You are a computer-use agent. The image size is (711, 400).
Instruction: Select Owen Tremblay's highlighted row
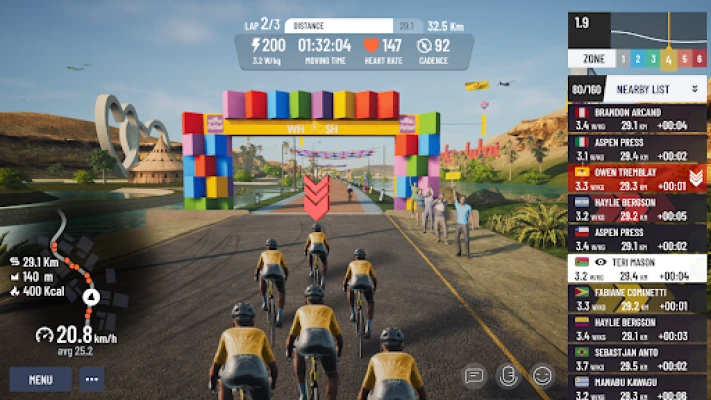[x=630, y=178]
